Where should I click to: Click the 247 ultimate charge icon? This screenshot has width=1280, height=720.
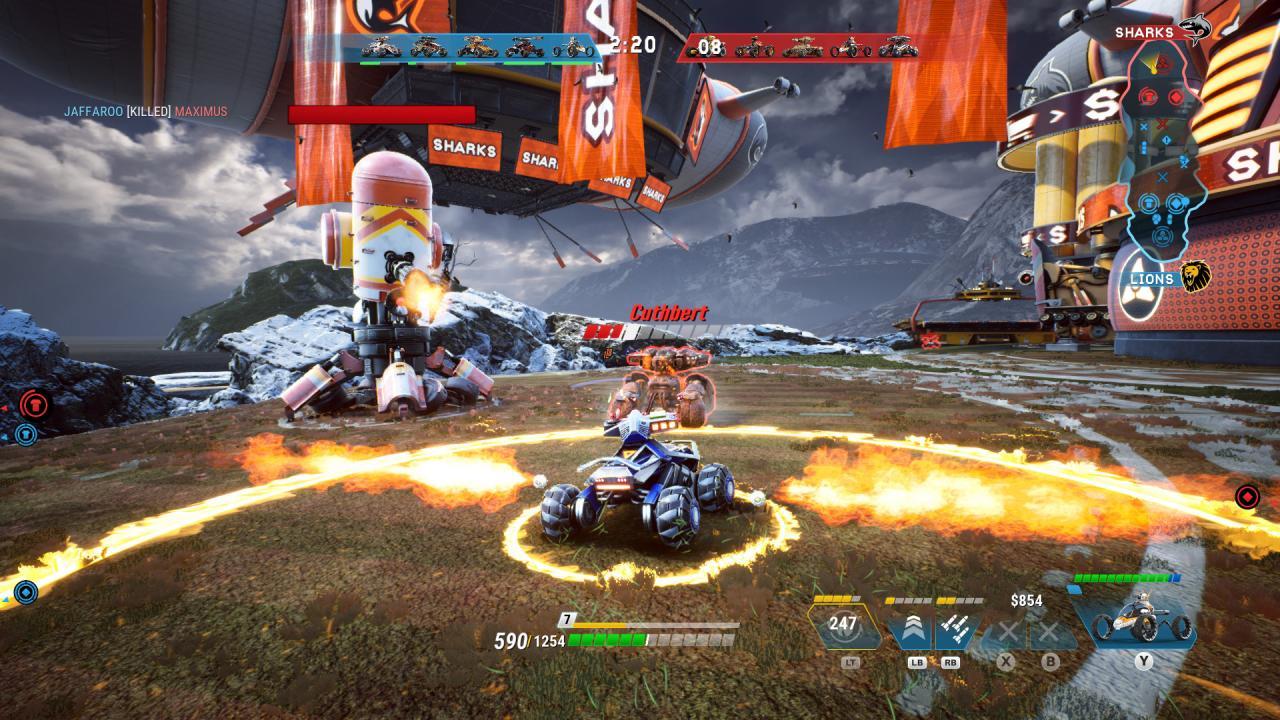coord(843,622)
